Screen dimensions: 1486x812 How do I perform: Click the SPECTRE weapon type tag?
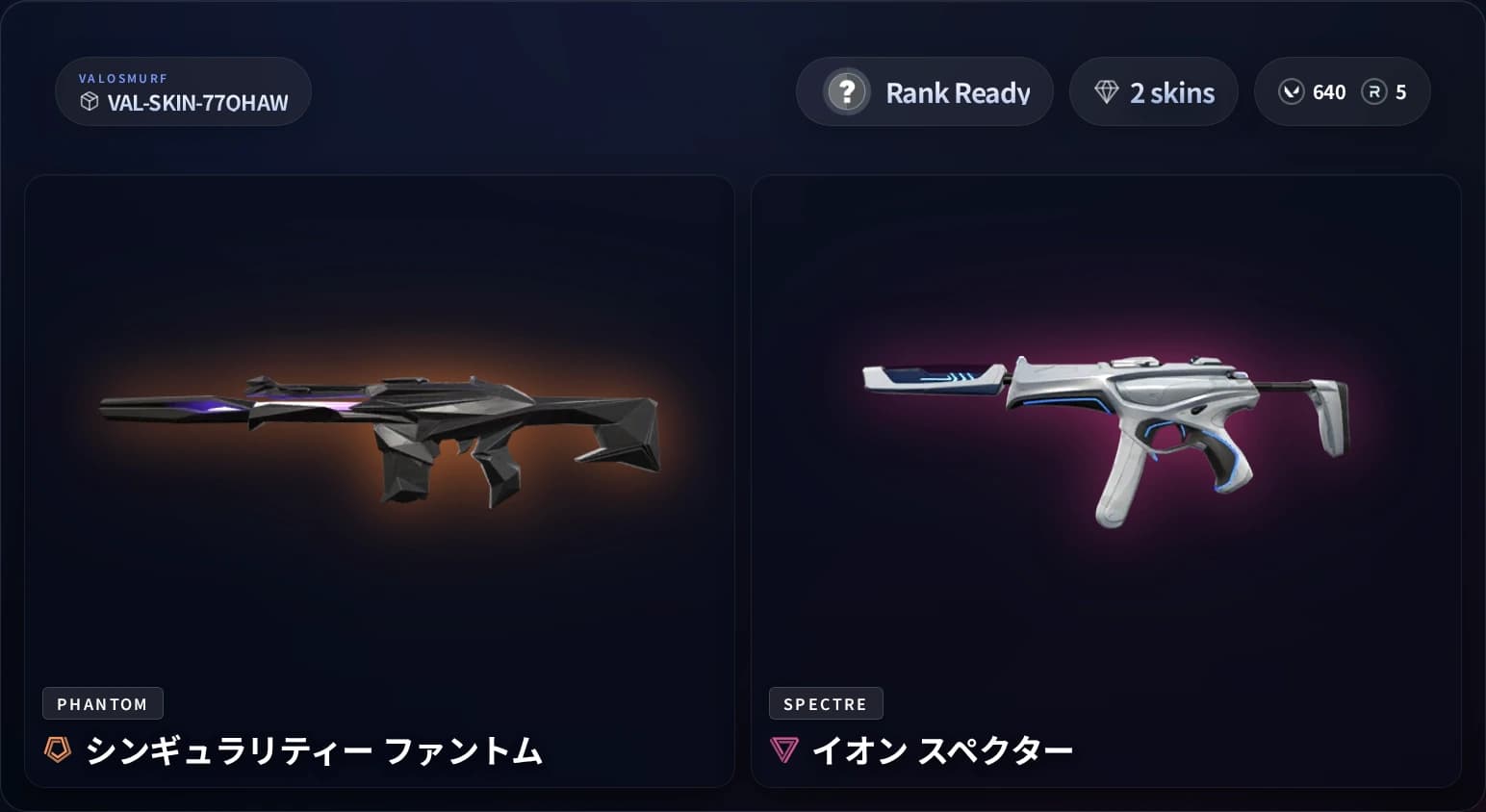[825, 703]
